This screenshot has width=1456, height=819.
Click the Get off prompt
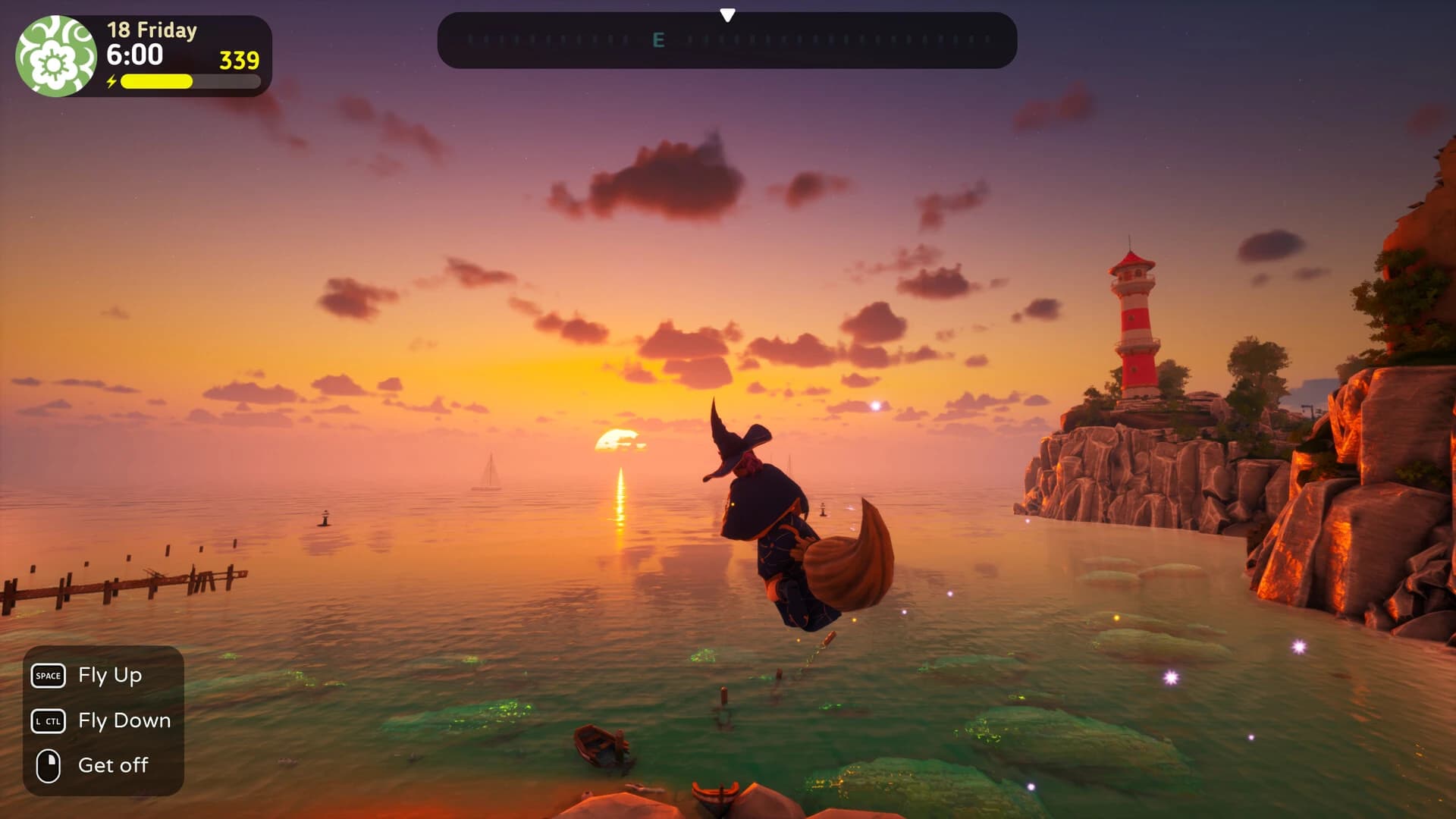click(x=113, y=765)
